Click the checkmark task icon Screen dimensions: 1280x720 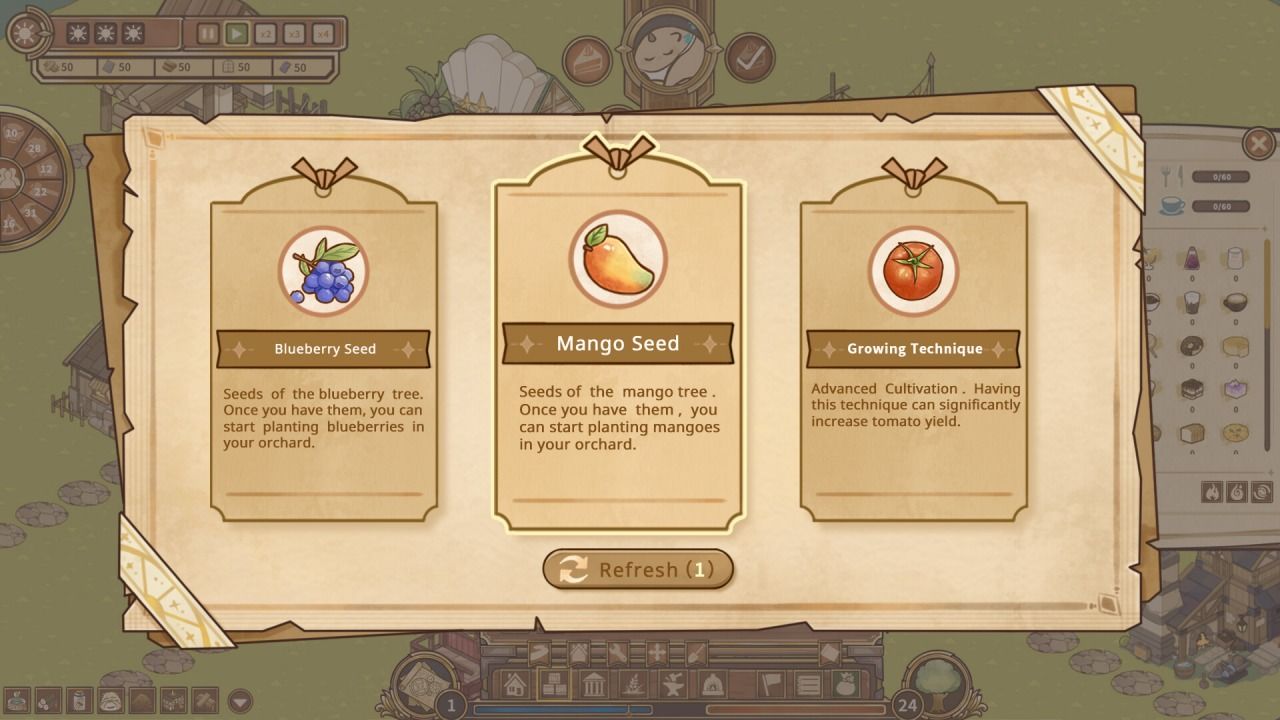748,58
